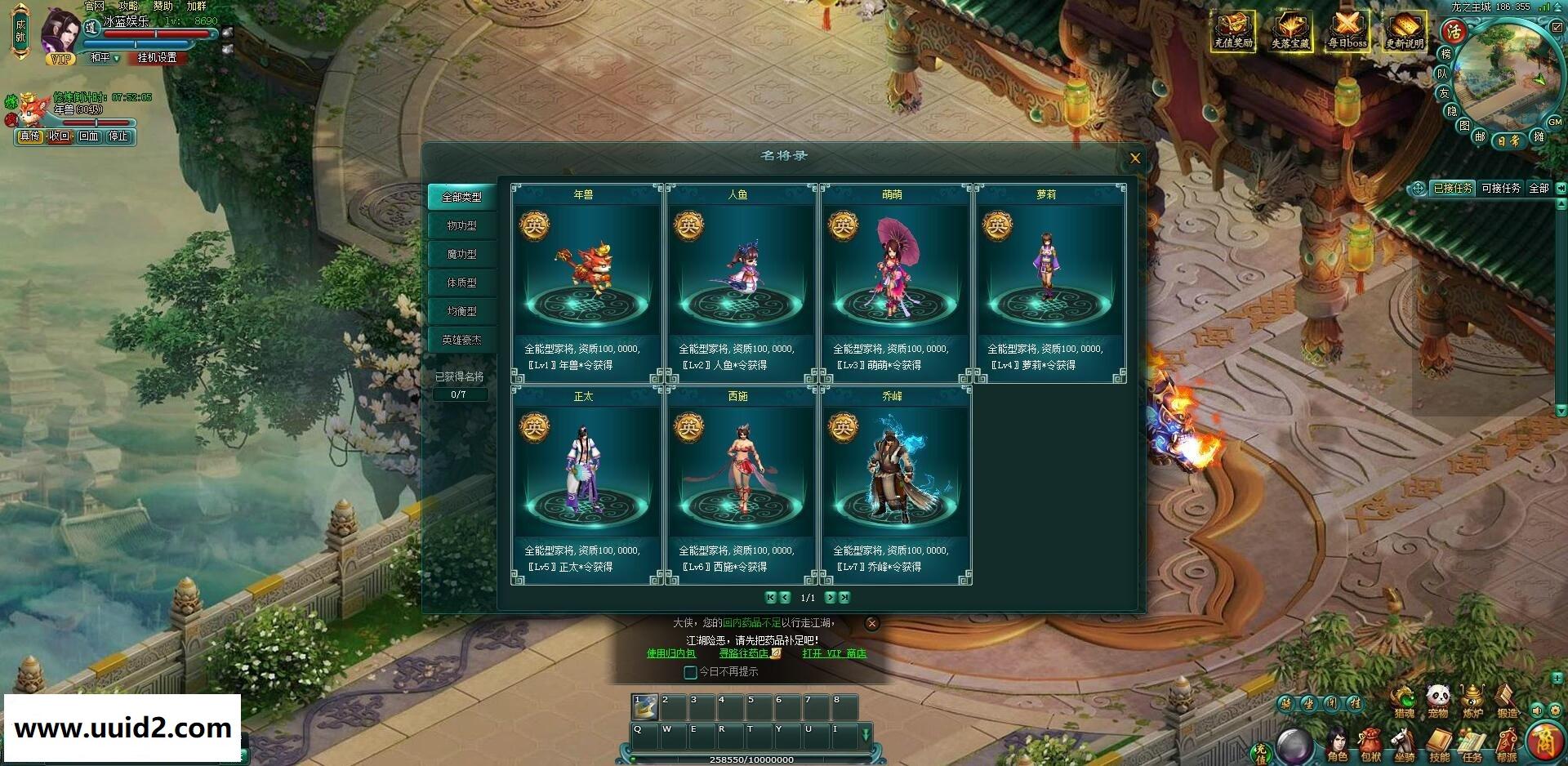1568x766 pixels.
Task: Open the 邮 mail button by minimap
Action: [1480, 136]
